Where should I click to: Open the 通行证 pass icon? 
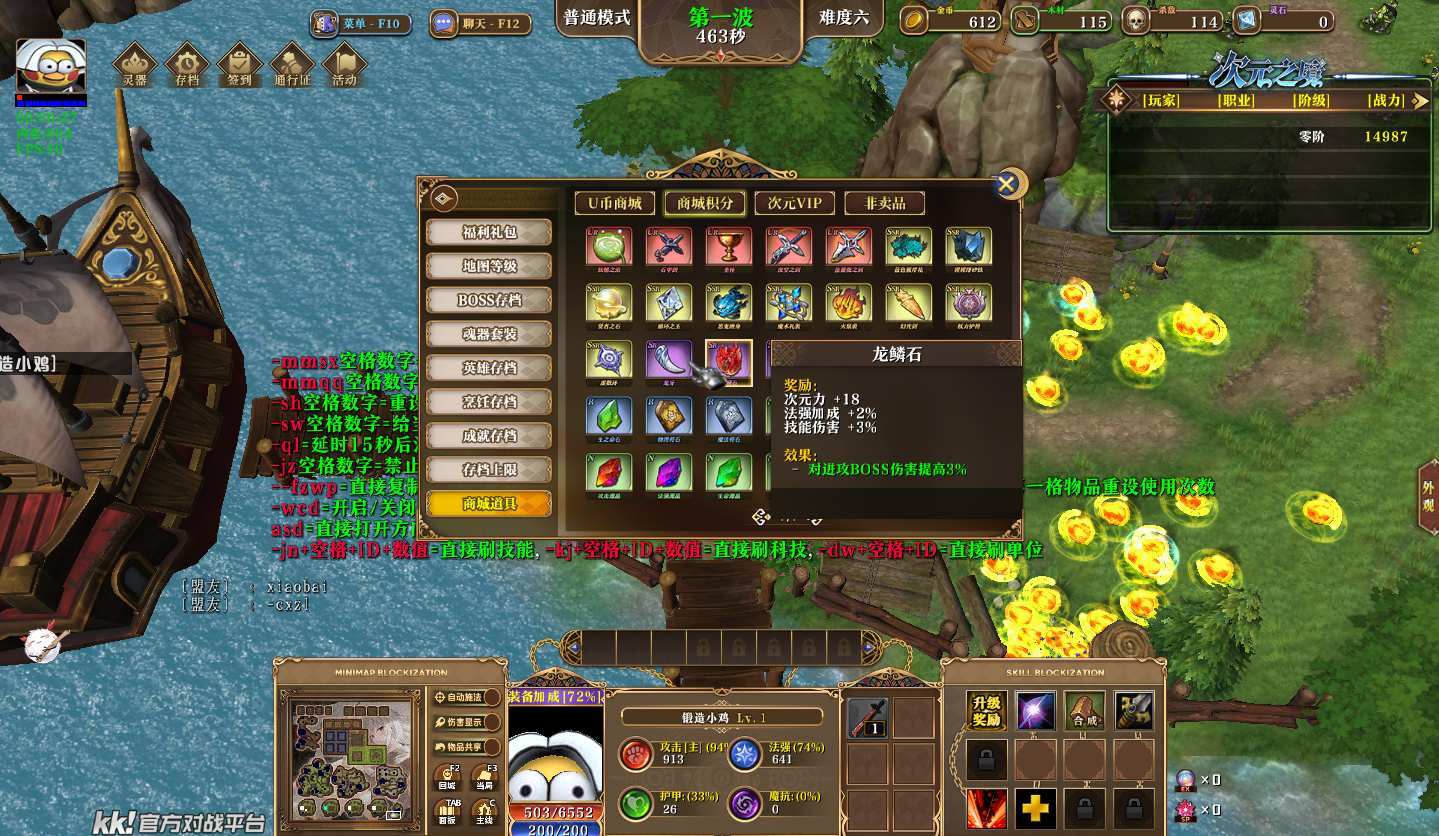point(292,65)
